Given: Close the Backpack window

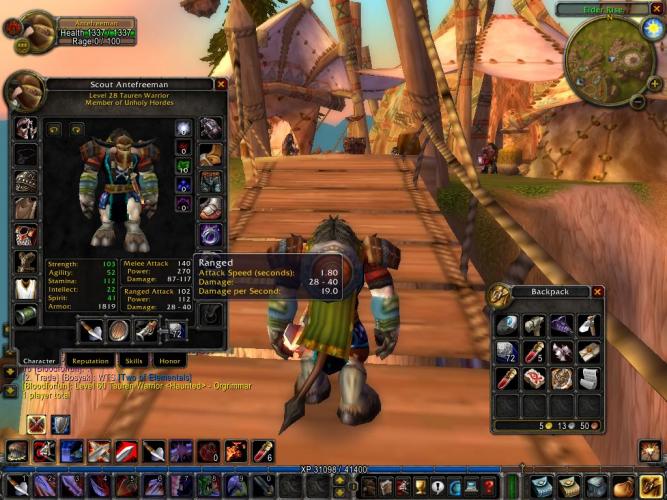Looking at the screenshot, I should tap(598, 292).
